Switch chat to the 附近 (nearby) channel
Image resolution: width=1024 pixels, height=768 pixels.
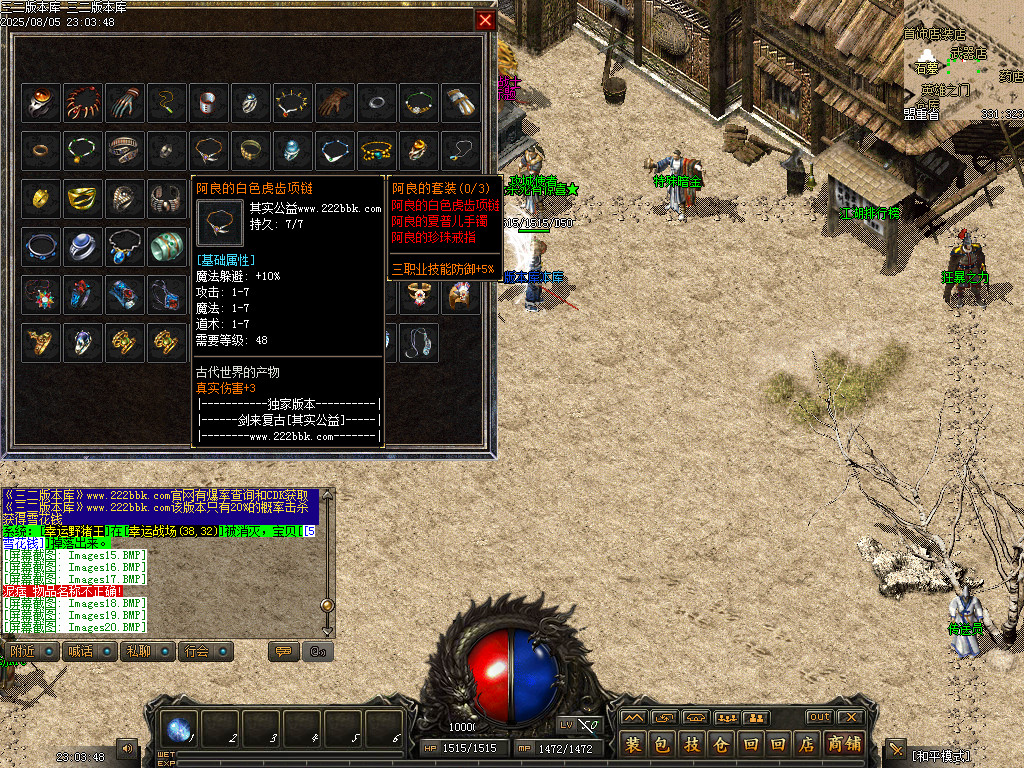[20, 651]
